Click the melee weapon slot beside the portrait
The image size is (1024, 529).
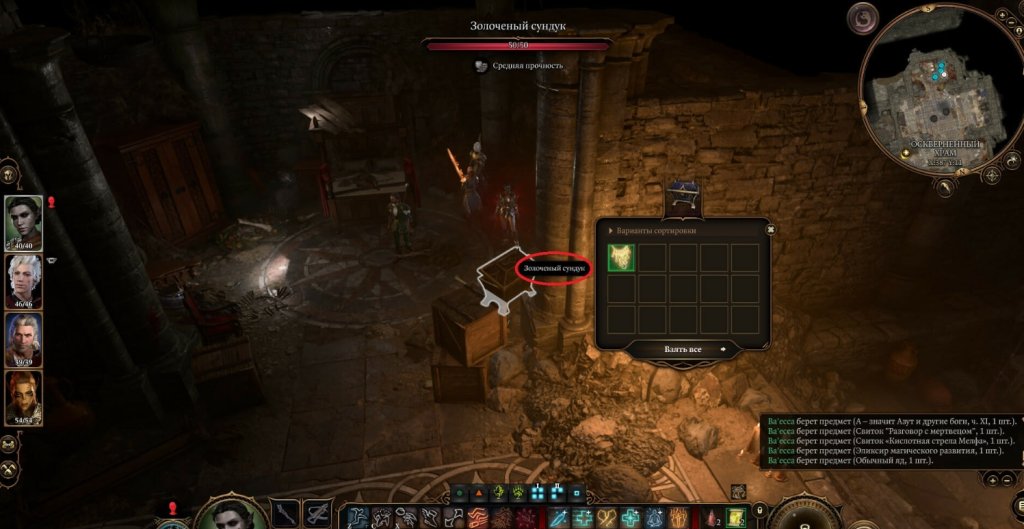tap(286, 513)
